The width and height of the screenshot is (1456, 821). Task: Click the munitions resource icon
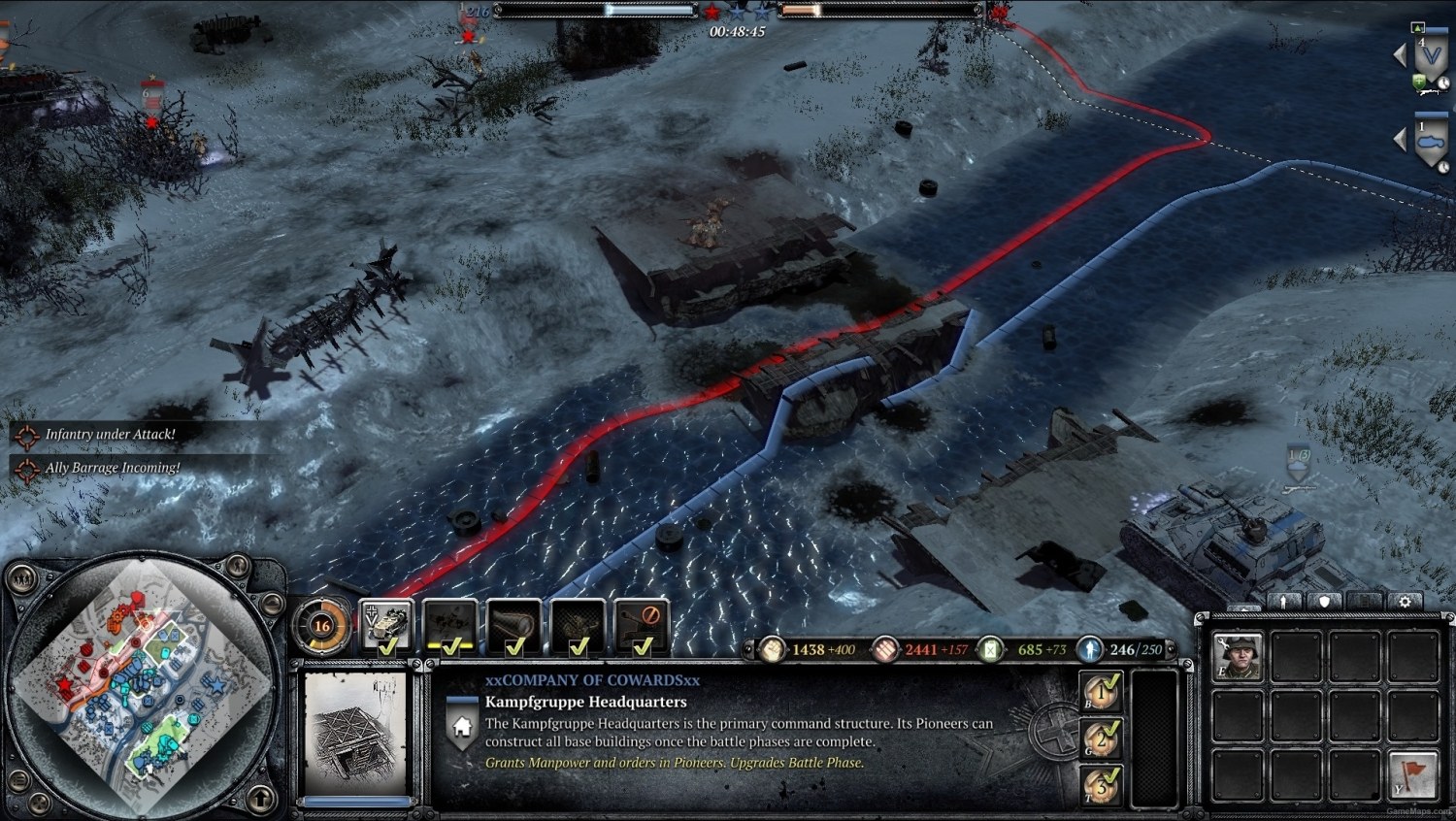click(x=885, y=650)
